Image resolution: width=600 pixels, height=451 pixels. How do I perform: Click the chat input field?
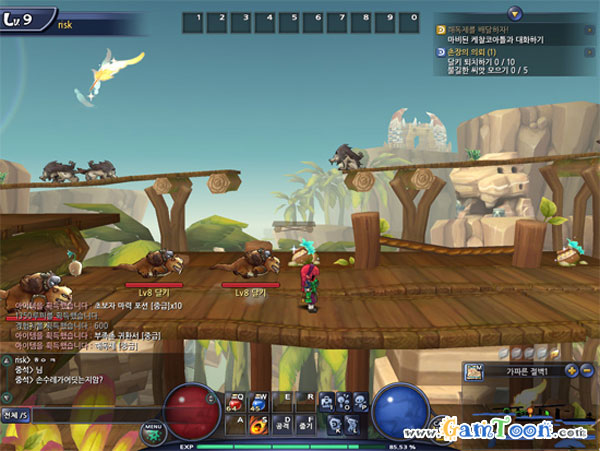pyautogui.click(x=80, y=414)
